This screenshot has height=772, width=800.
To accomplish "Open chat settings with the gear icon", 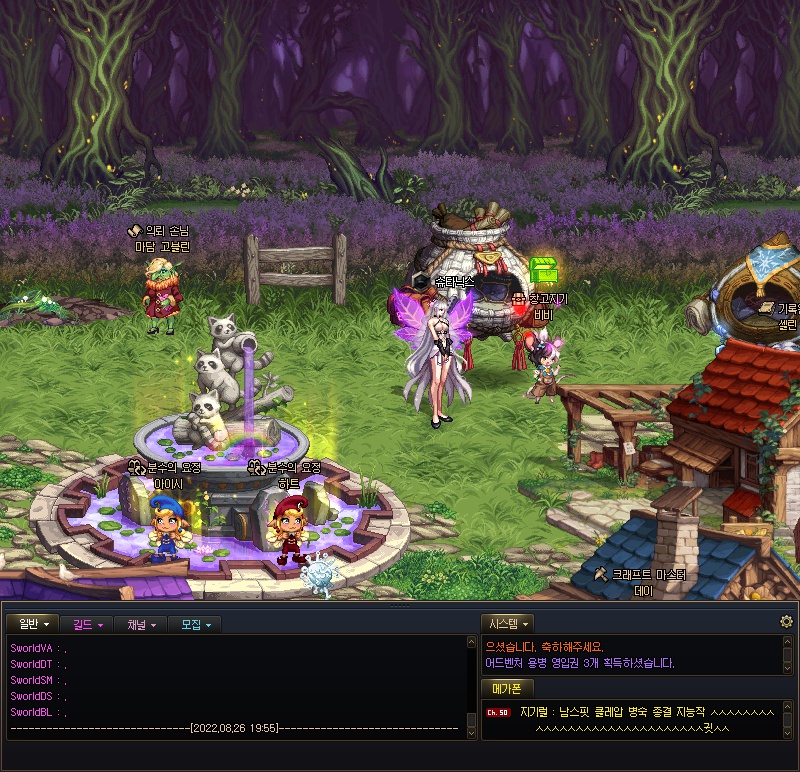I will pos(786,622).
